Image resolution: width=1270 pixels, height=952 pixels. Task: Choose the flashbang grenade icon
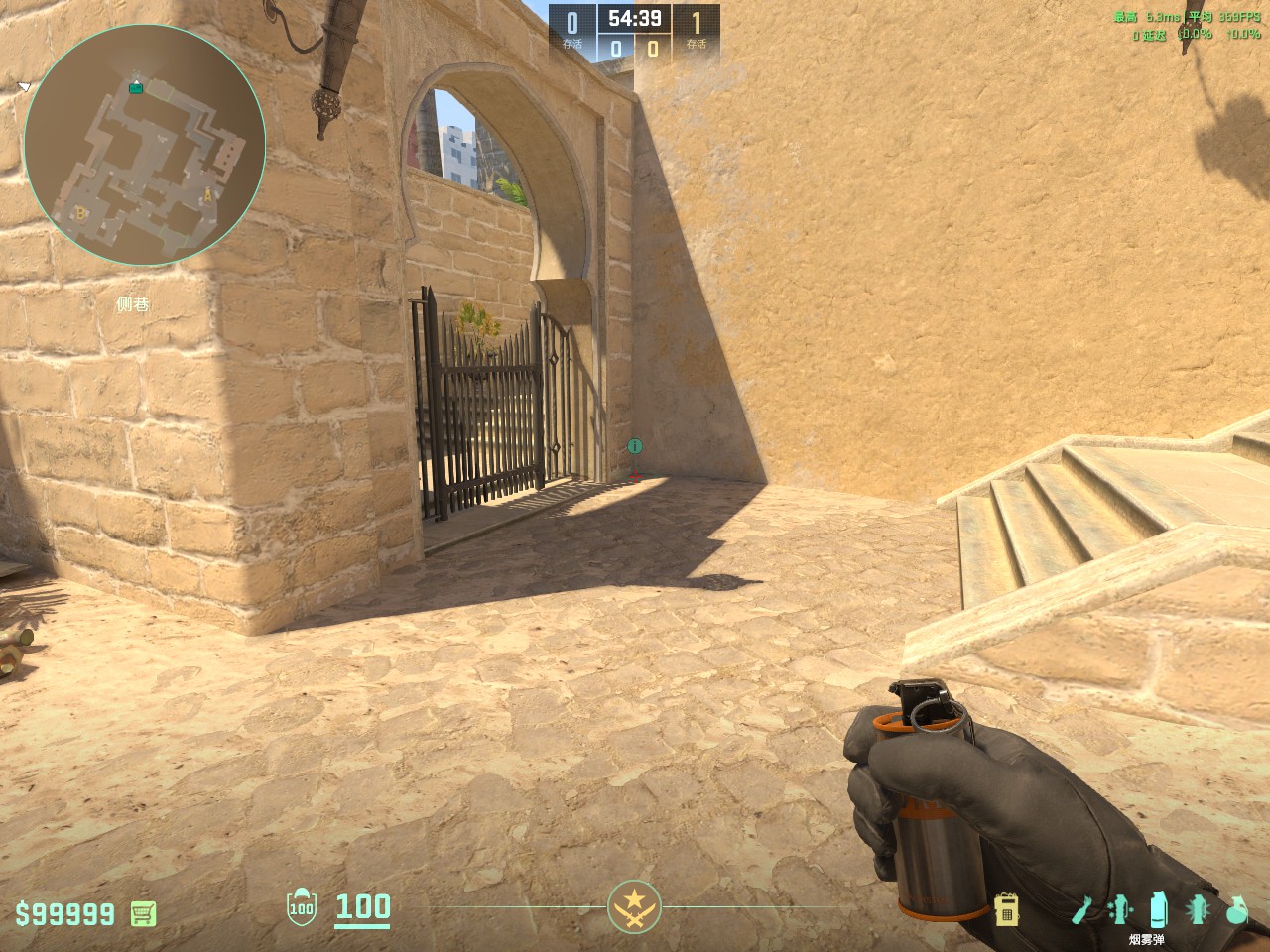point(1198,909)
